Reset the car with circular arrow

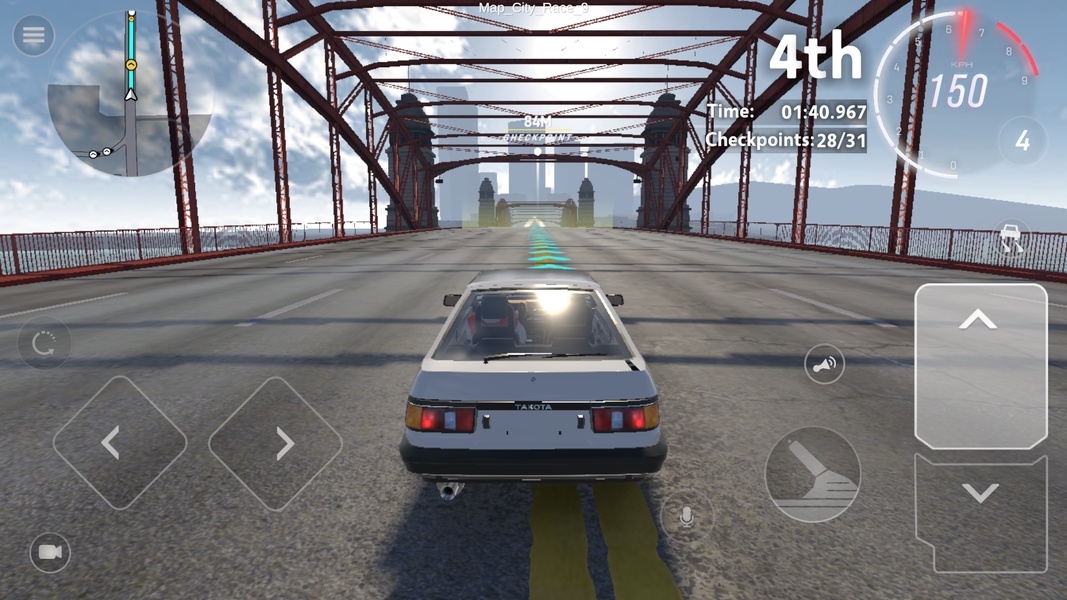[44, 345]
